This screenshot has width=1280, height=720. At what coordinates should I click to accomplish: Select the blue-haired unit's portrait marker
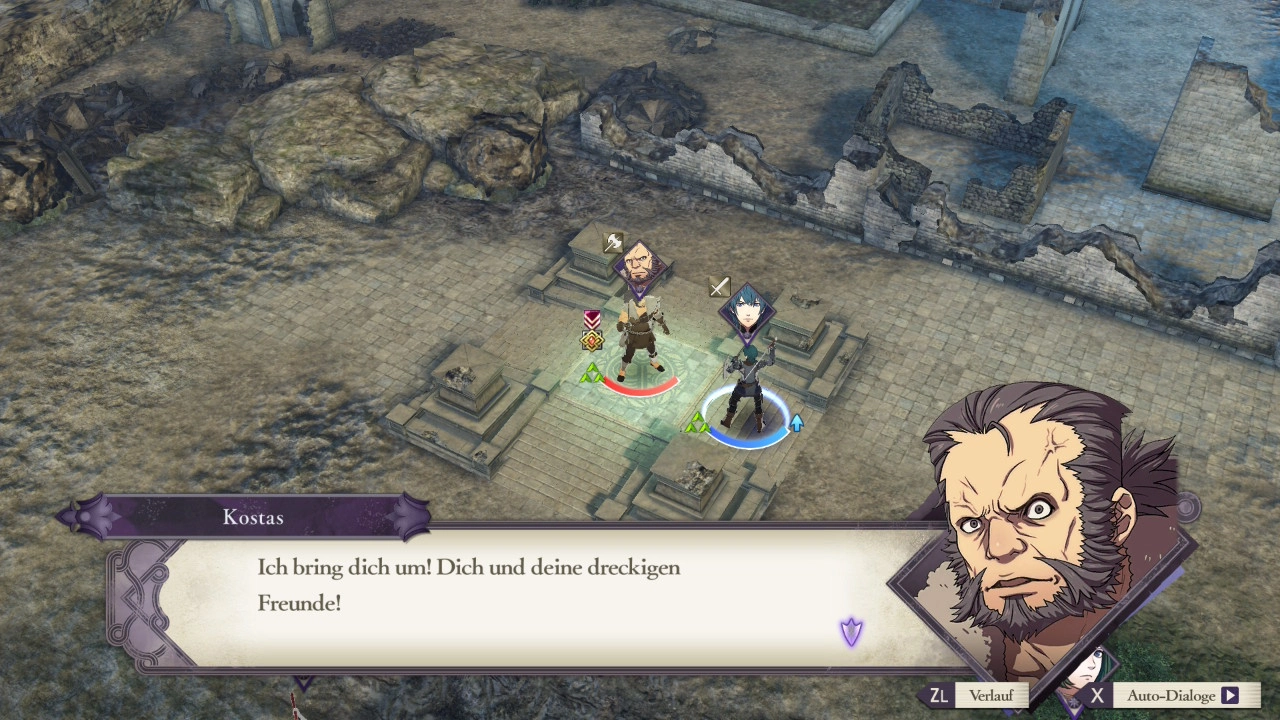(x=745, y=310)
